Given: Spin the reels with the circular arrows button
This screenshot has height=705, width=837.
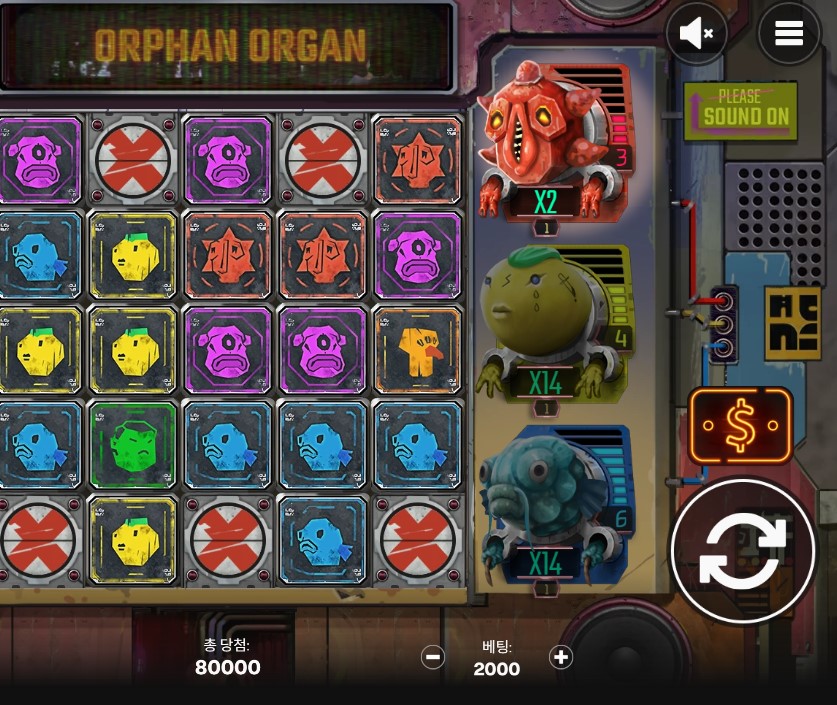Looking at the screenshot, I should pos(742,551).
